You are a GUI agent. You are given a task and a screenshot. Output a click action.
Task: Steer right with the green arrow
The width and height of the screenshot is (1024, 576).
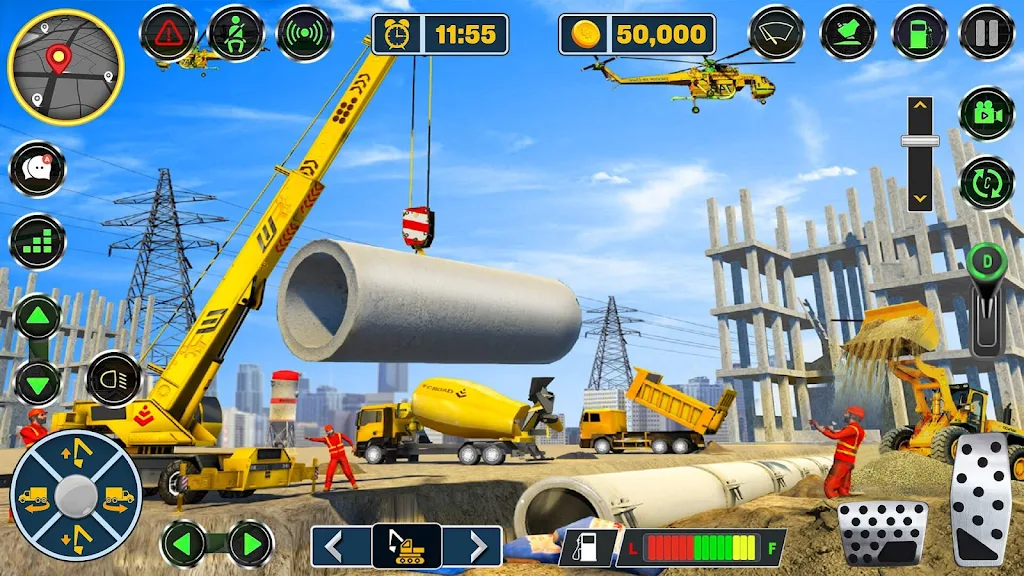click(250, 544)
